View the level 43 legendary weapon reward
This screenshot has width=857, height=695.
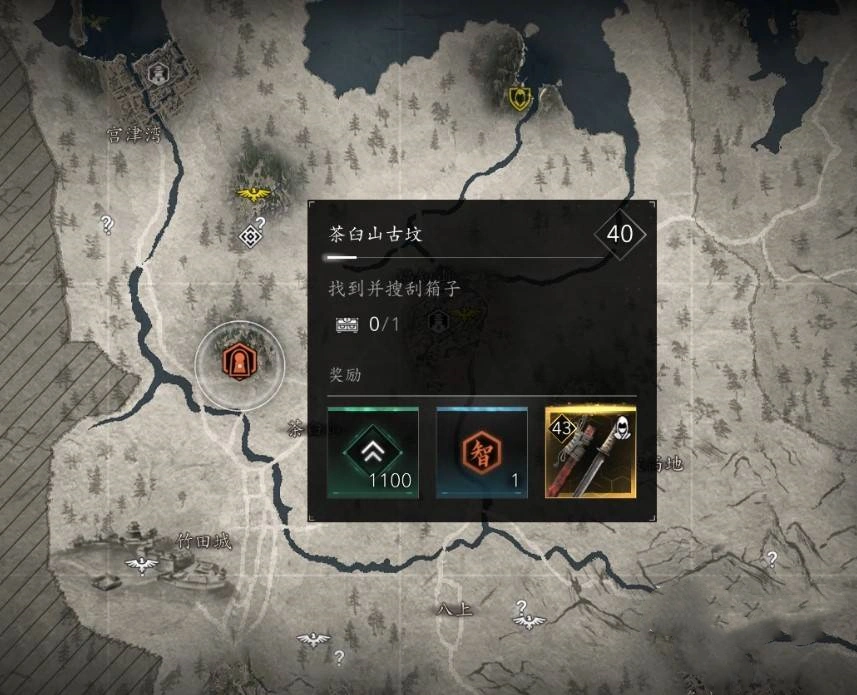click(x=590, y=452)
